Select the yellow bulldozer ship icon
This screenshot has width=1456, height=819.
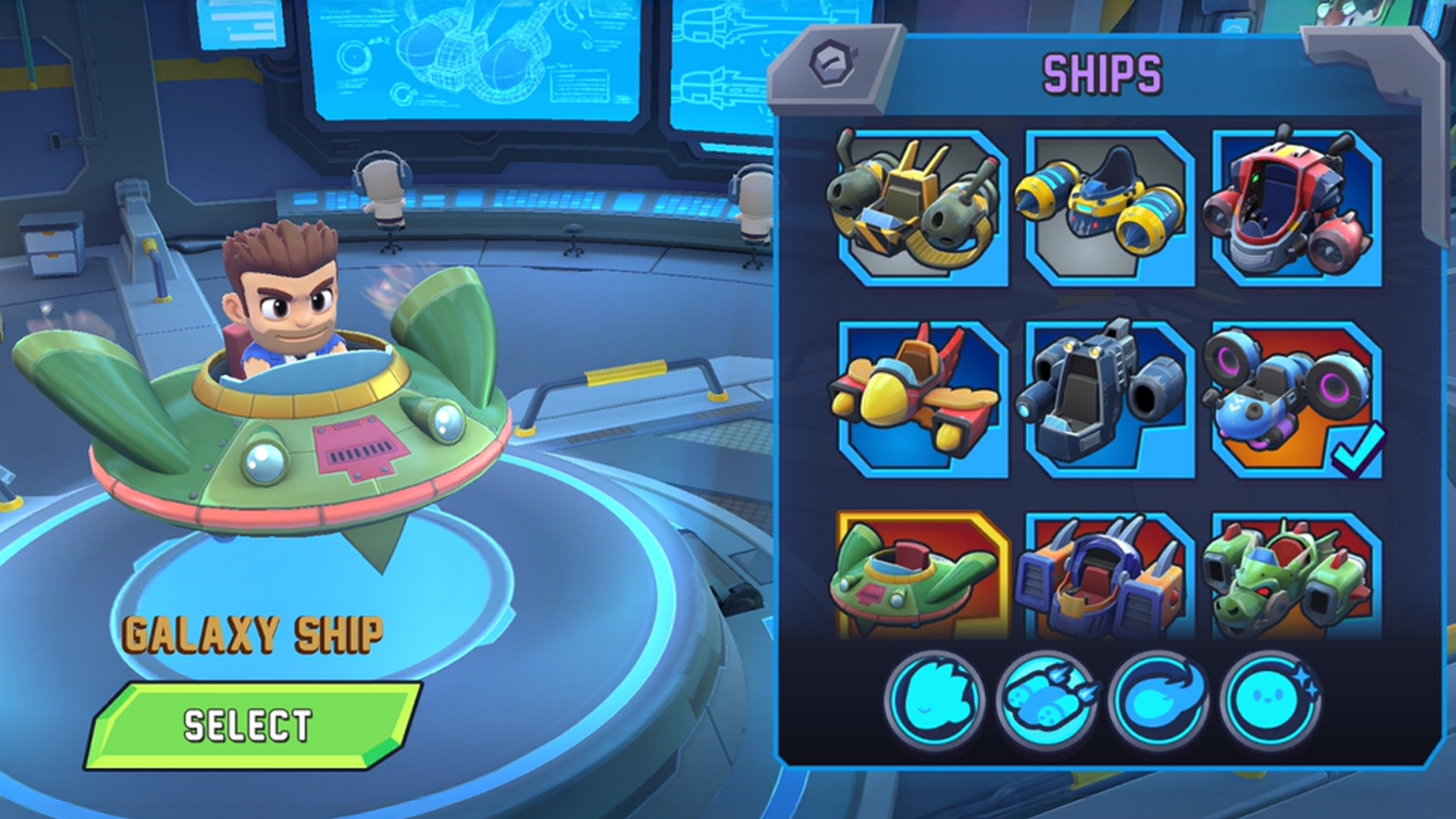pyautogui.click(x=914, y=205)
